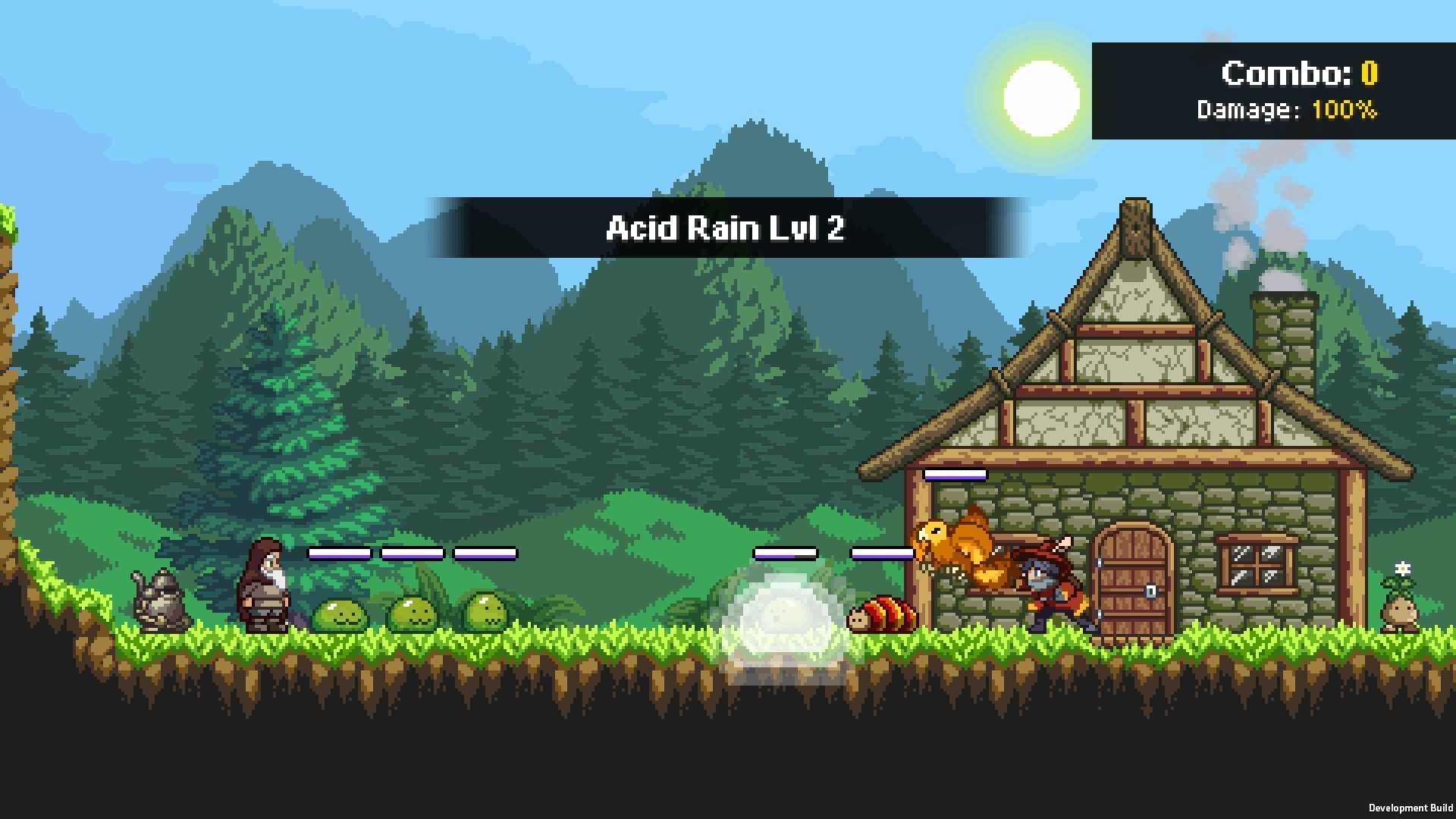1456x819 pixels.
Task: Select the stone statue creature
Action: coord(159,603)
